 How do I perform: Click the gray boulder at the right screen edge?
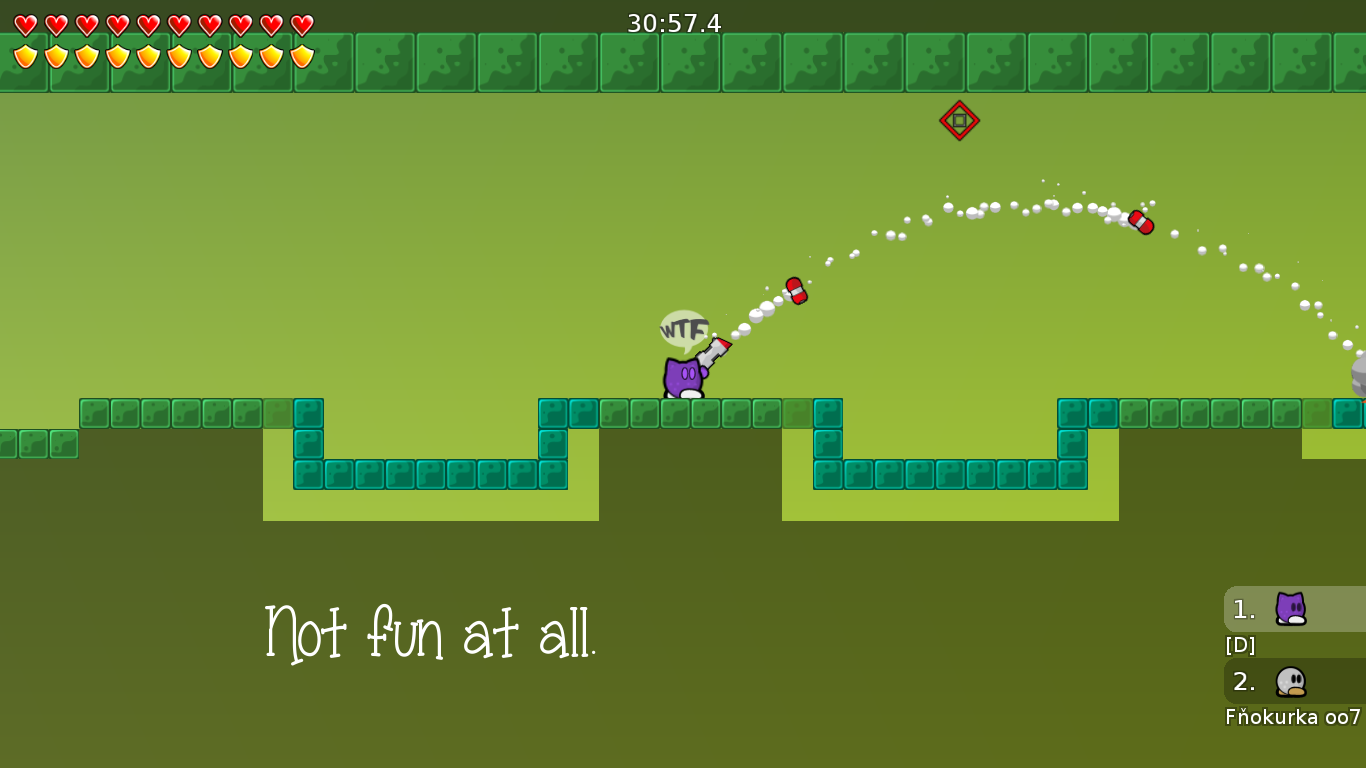(x=1360, y=377)
